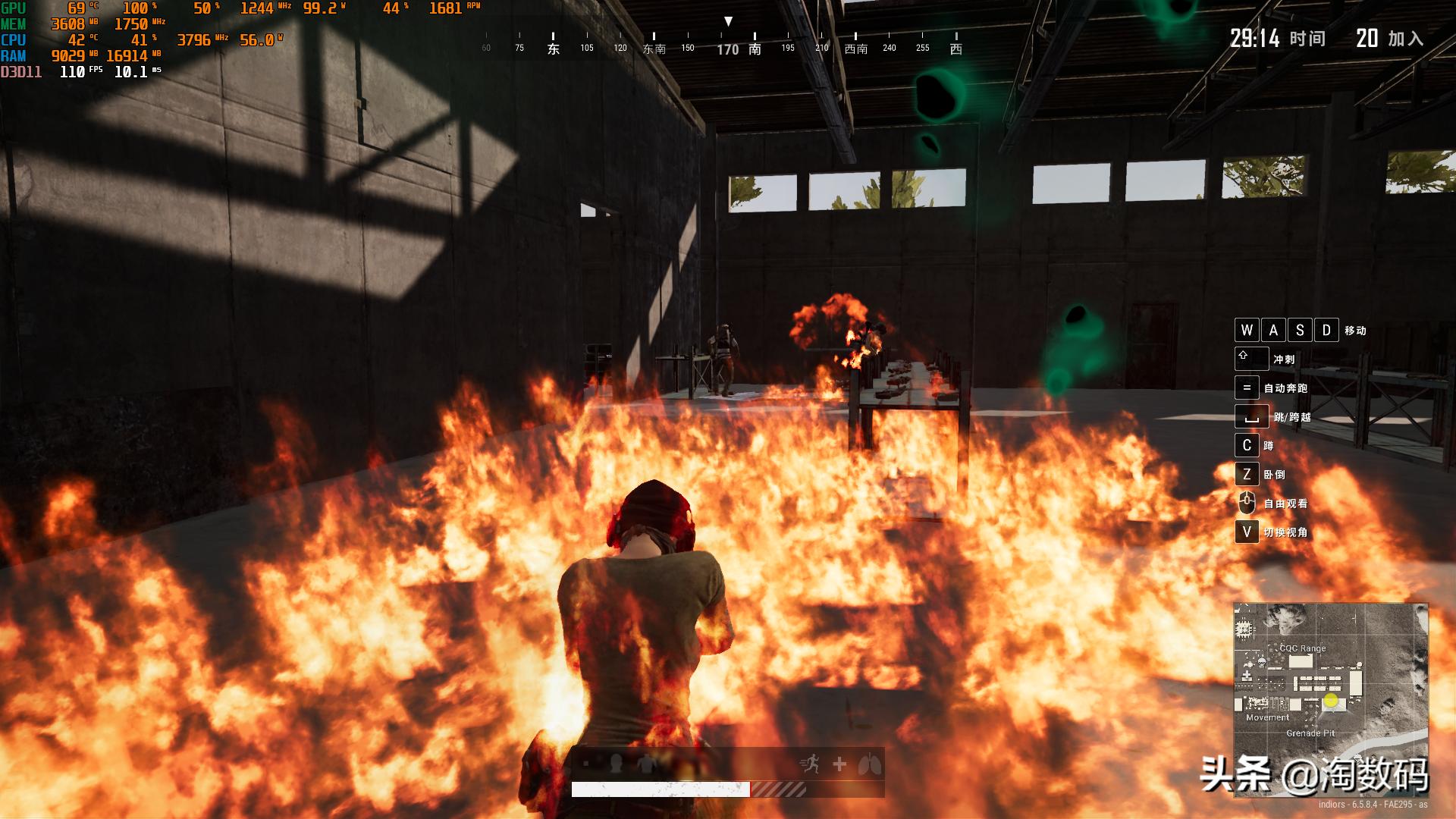The image size is (1456, 819).
Task: Click the D key icon in the WASD hints
Action: coord(1327,330)
